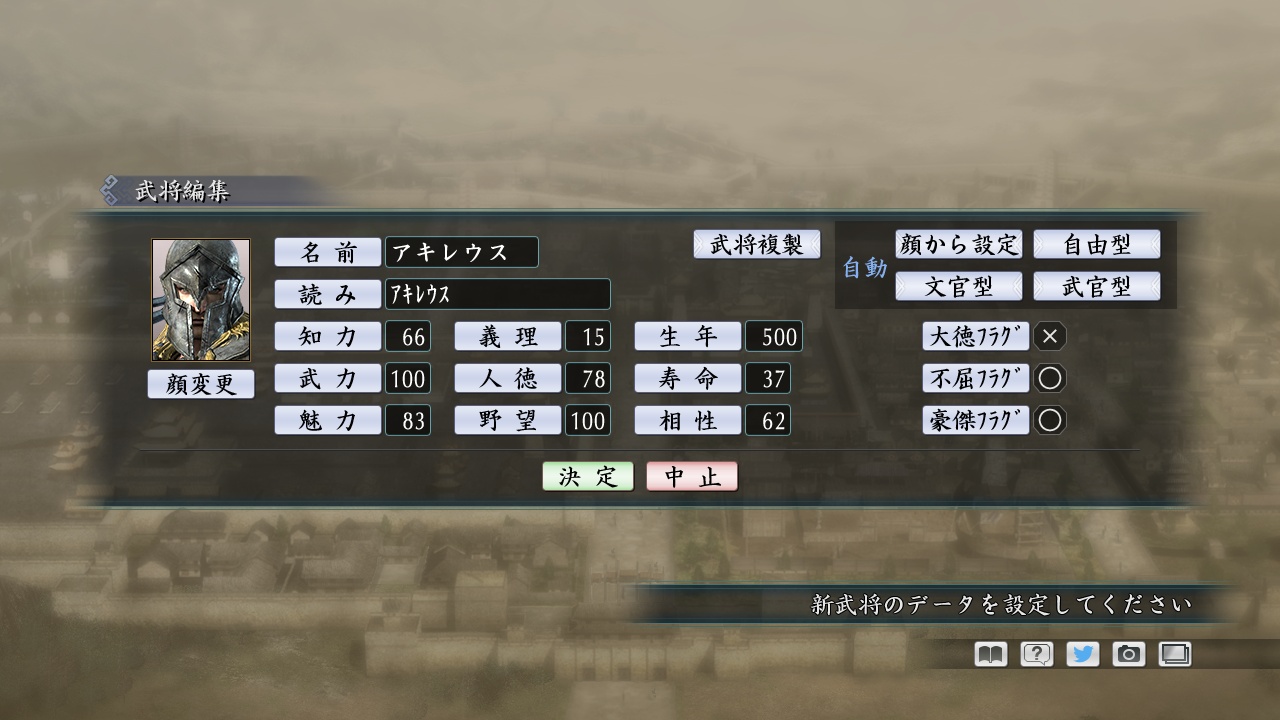Screen dimensions: 1280x720
Task: Cancel editing with the 中止 button
Action: 692,475
